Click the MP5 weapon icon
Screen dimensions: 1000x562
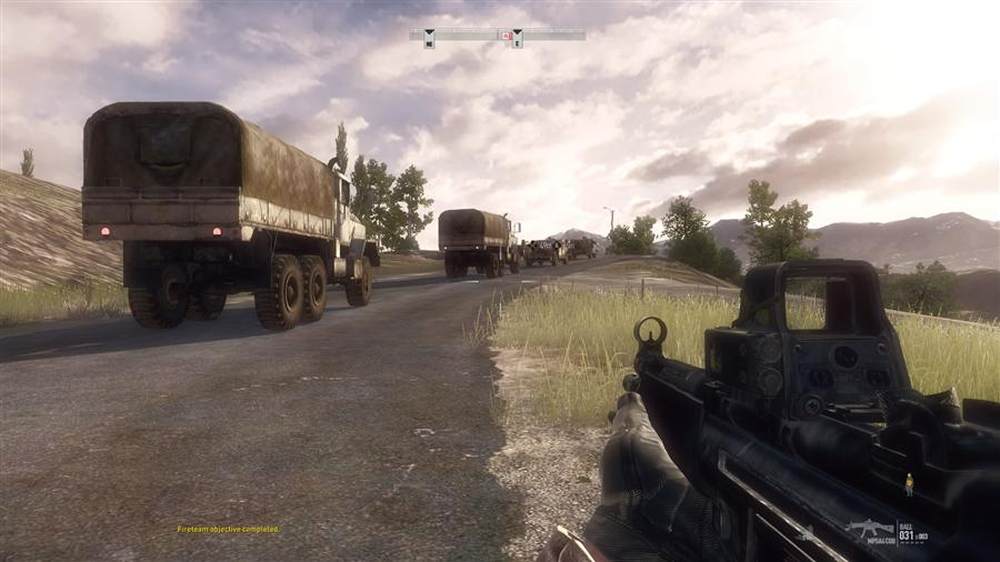pos(868,528)
